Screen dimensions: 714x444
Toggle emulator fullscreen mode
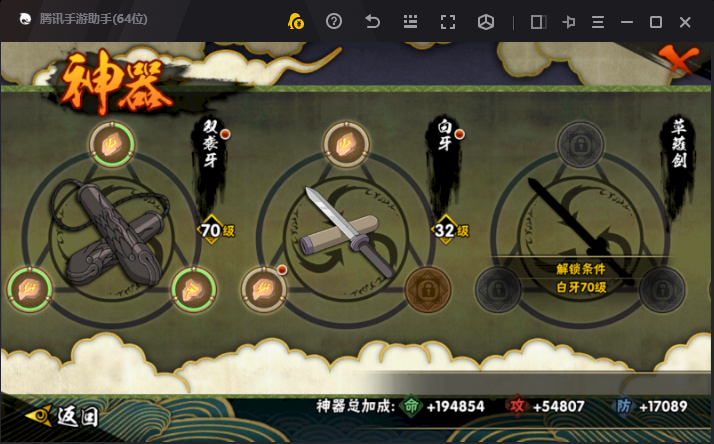[448, 22]
